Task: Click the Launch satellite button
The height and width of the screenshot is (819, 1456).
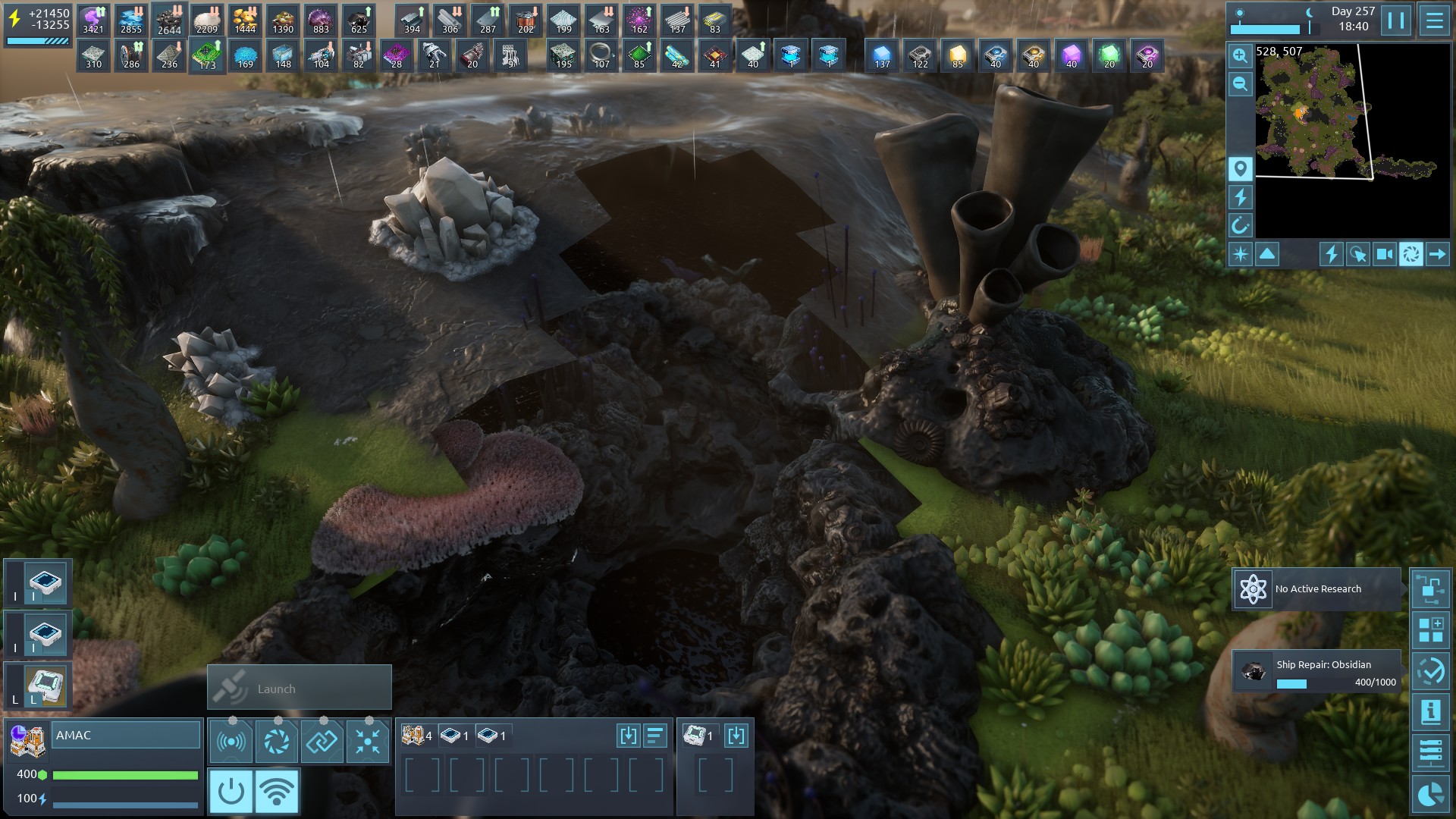Action: (300, 689)
